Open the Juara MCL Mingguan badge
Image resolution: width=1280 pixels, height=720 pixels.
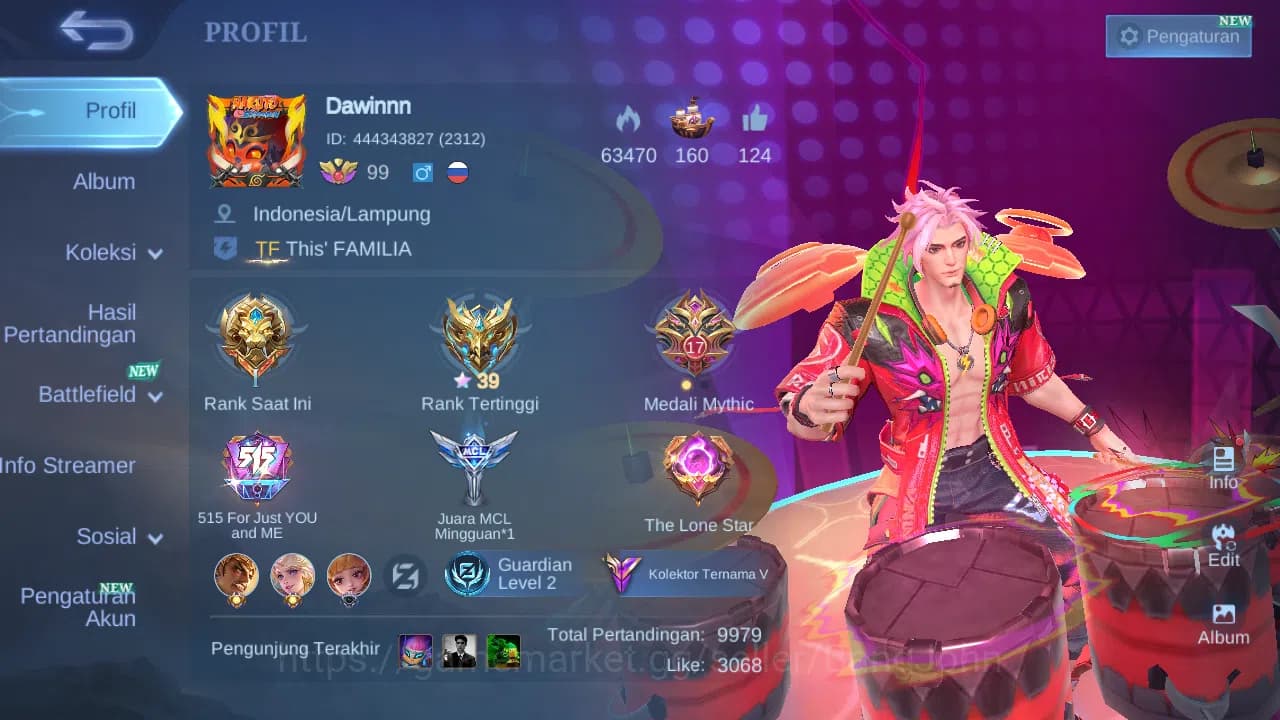tap(474, 465)
